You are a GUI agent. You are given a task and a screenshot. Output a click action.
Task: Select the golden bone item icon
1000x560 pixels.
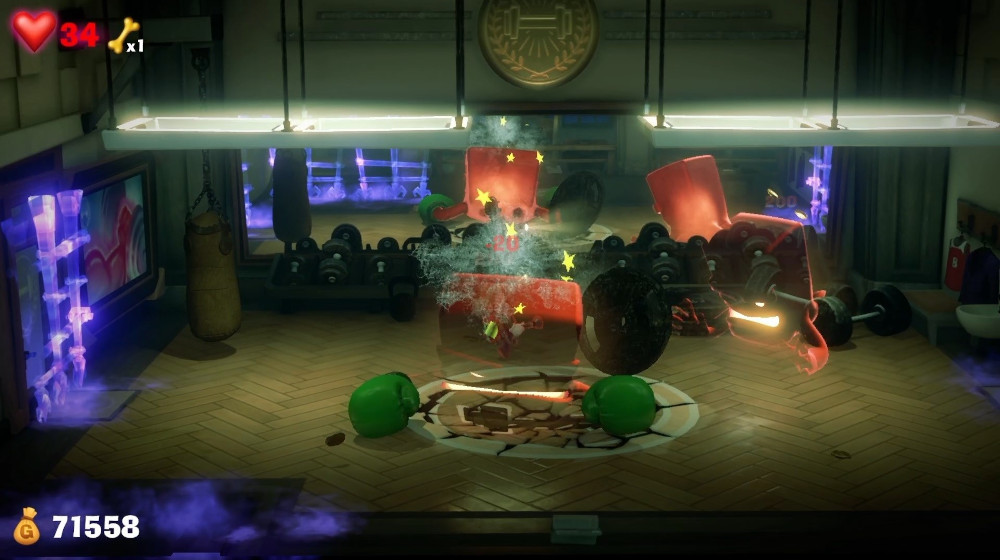tap(122, 36)
